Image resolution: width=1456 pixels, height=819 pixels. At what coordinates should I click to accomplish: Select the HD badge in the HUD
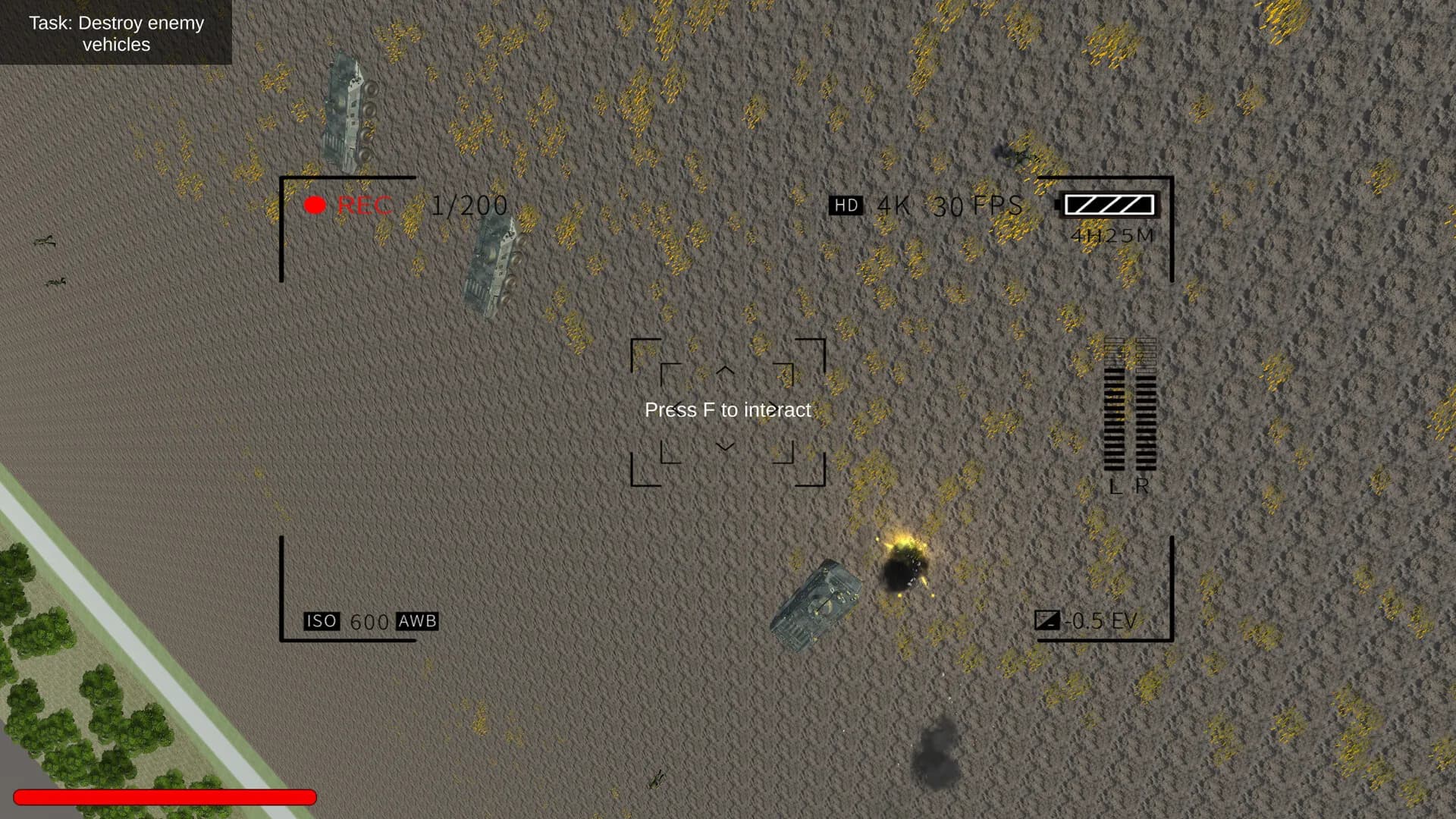(846, 205)
